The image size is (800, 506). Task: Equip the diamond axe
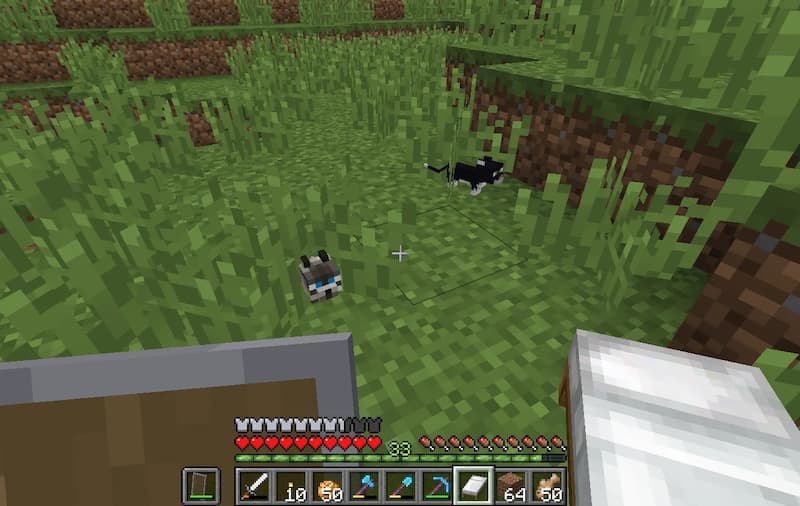pyautogui.click(x=364, y=486)
